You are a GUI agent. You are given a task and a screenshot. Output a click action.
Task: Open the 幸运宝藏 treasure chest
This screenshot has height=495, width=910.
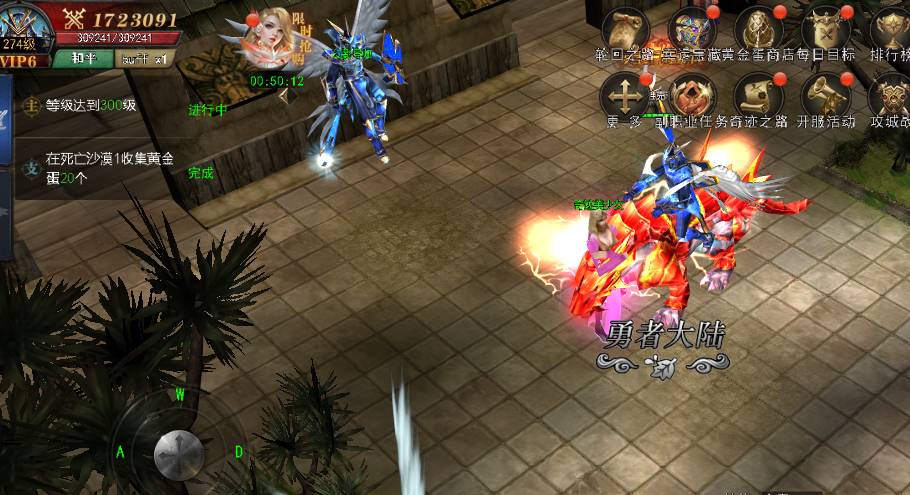[x=692, y=29]
